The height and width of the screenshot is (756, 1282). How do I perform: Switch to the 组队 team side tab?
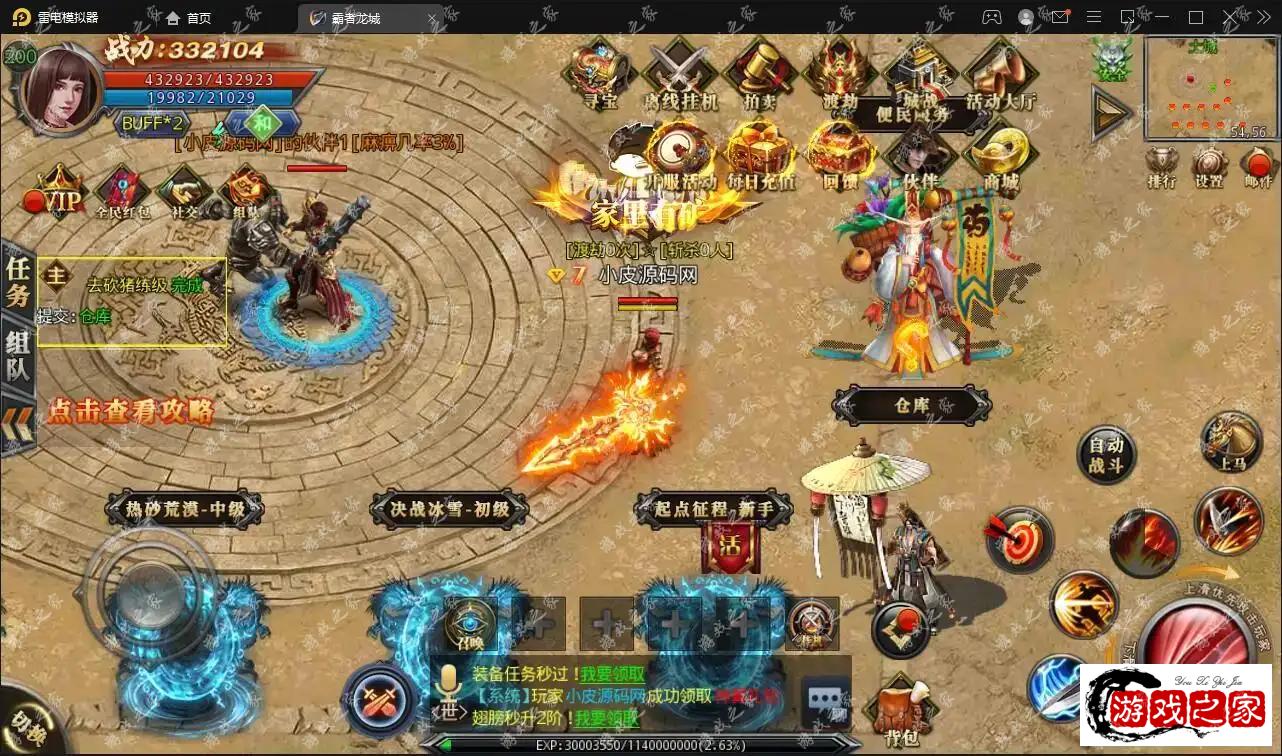(x=18, y=357)
